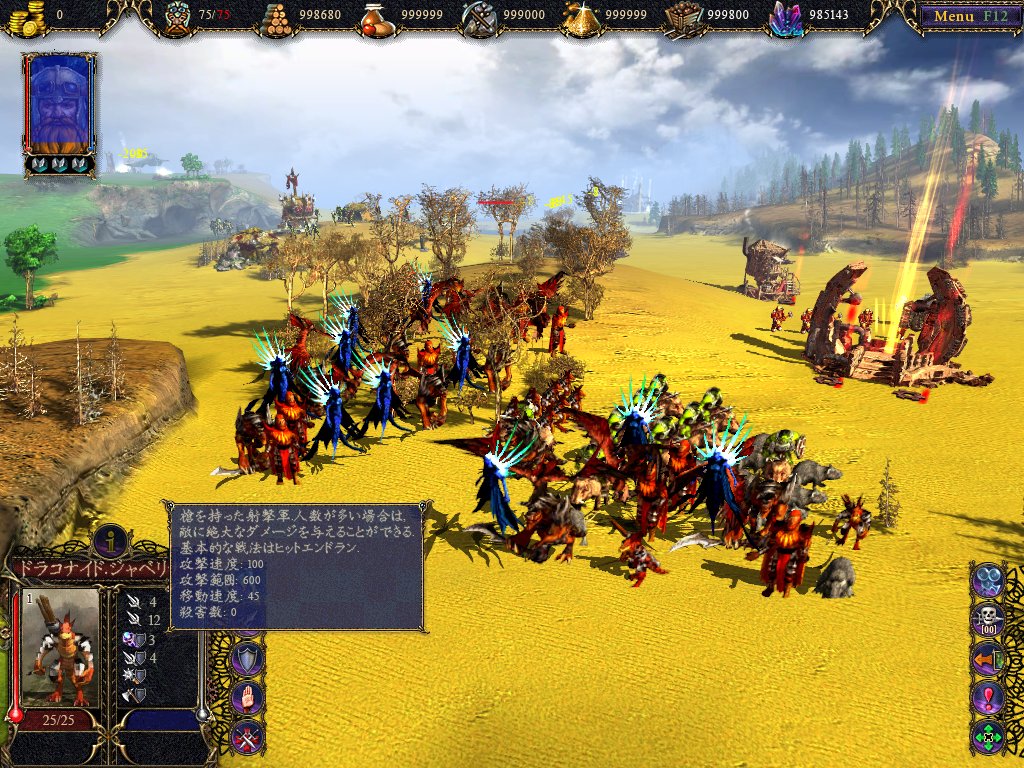
Task: Choose the crossed swords attack command
Action: pos(247,737)
